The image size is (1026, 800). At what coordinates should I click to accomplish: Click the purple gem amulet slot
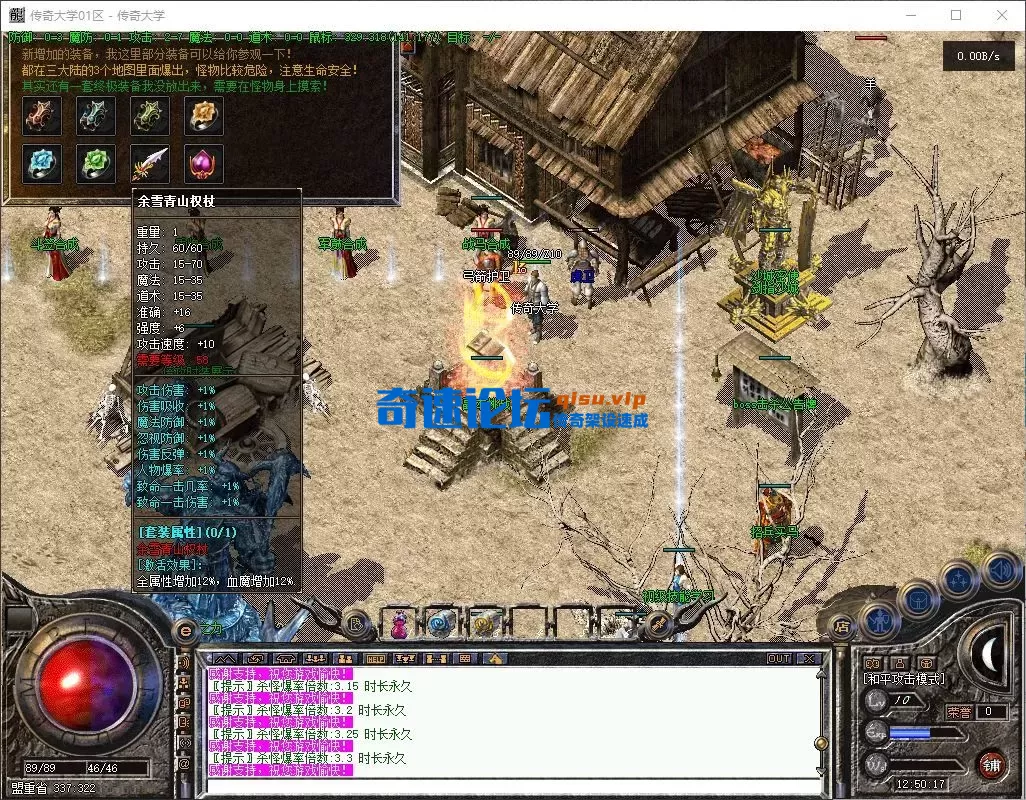click(x=203, y=162)
